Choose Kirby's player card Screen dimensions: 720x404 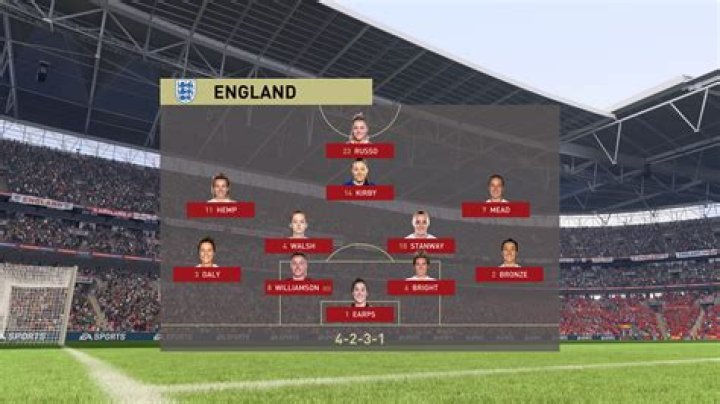tap(360, 192)
